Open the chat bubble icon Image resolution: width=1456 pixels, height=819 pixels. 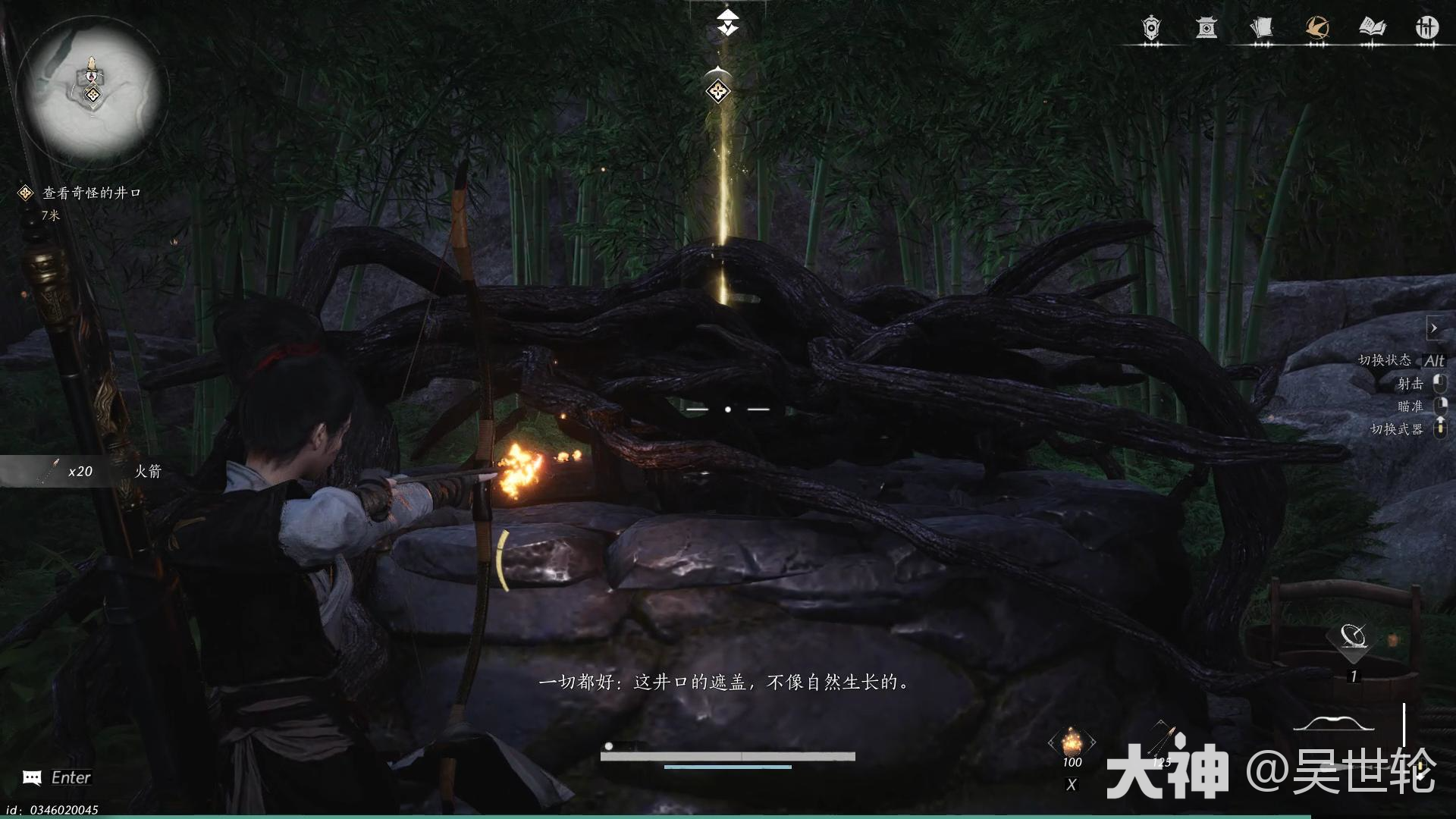pos(32,777)
